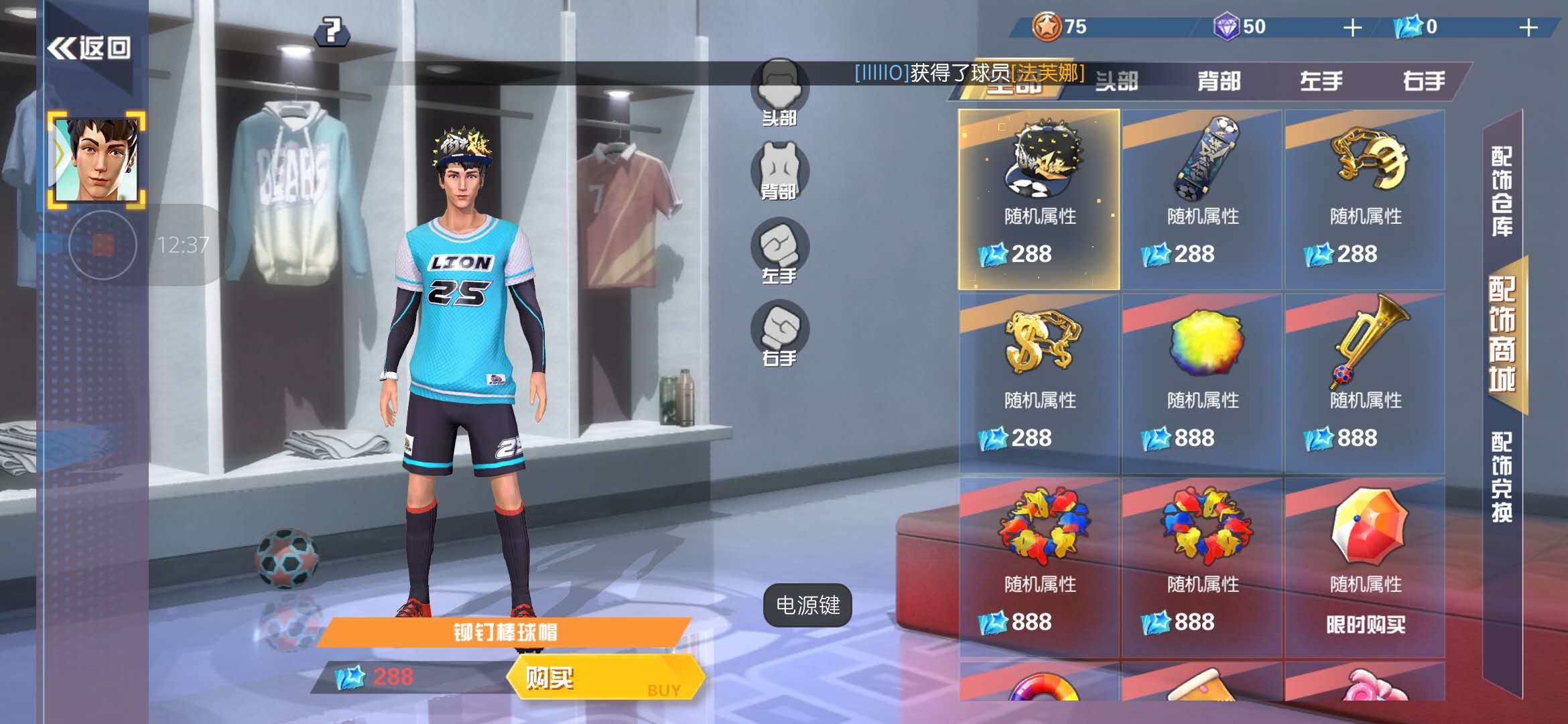
Task: Choose the 头部 head equipment slot
Action: click(x=779, y=92)
